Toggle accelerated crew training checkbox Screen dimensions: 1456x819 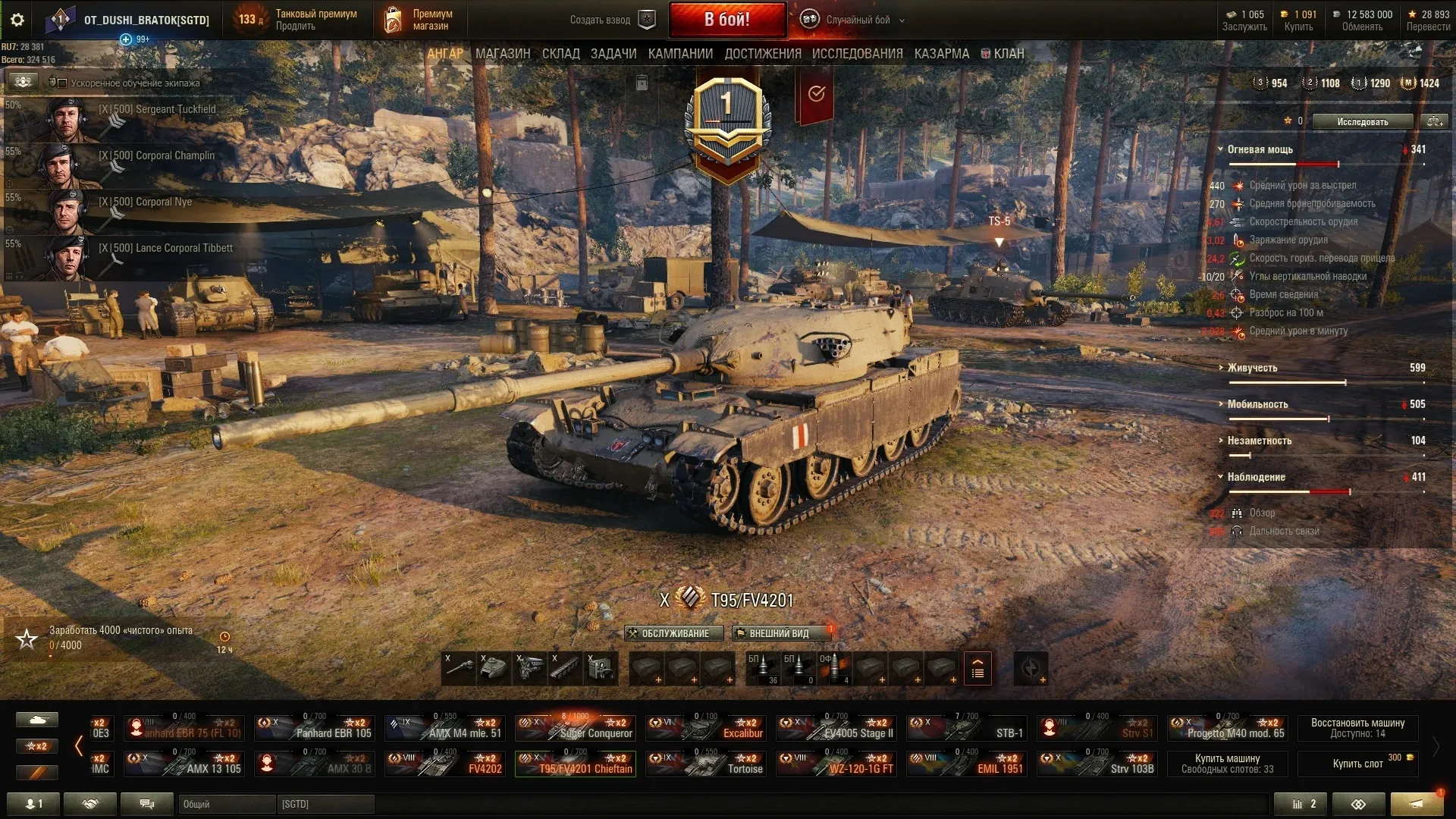(62, 83)
